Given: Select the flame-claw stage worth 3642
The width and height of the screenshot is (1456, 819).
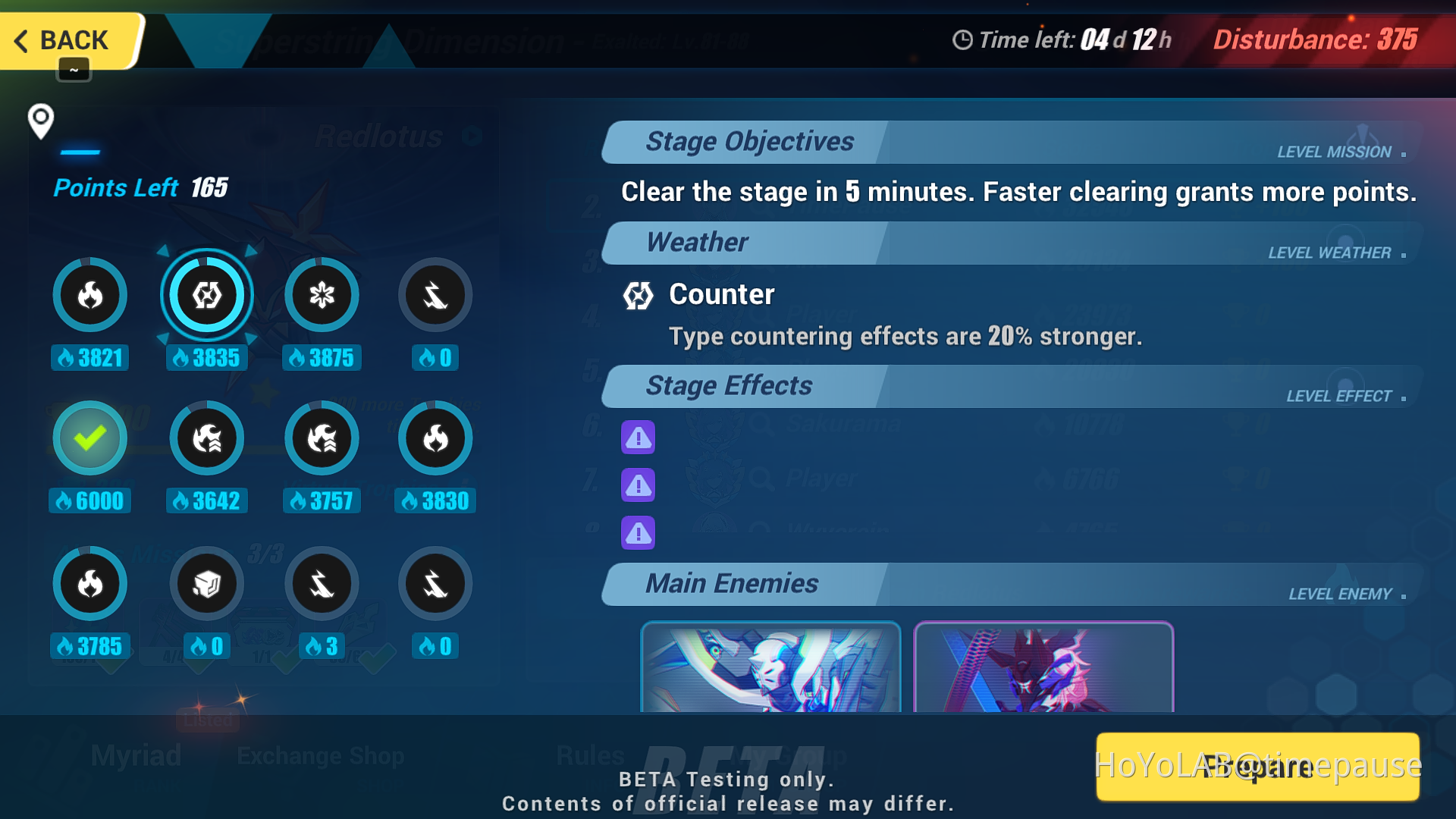Looking at the screenshot, I should 206,438.
